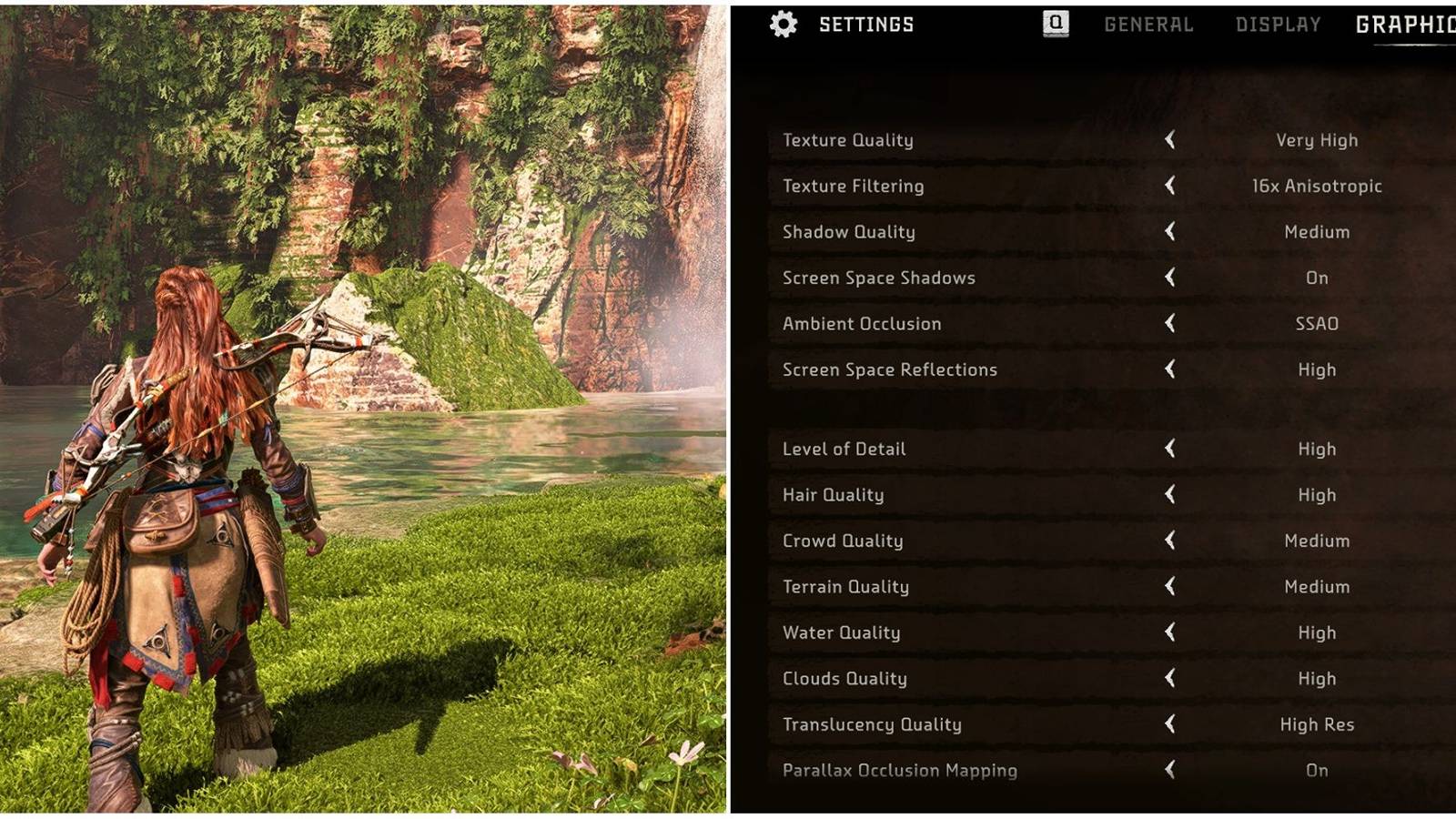Toggle Parallax Occlusion Mapping off
The height and width of the screenshot is (819, 1456).
pos(1172,770)
